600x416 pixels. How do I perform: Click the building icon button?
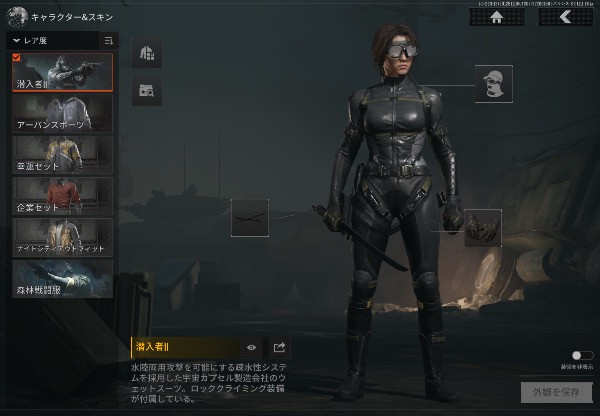tap(146, 53)
